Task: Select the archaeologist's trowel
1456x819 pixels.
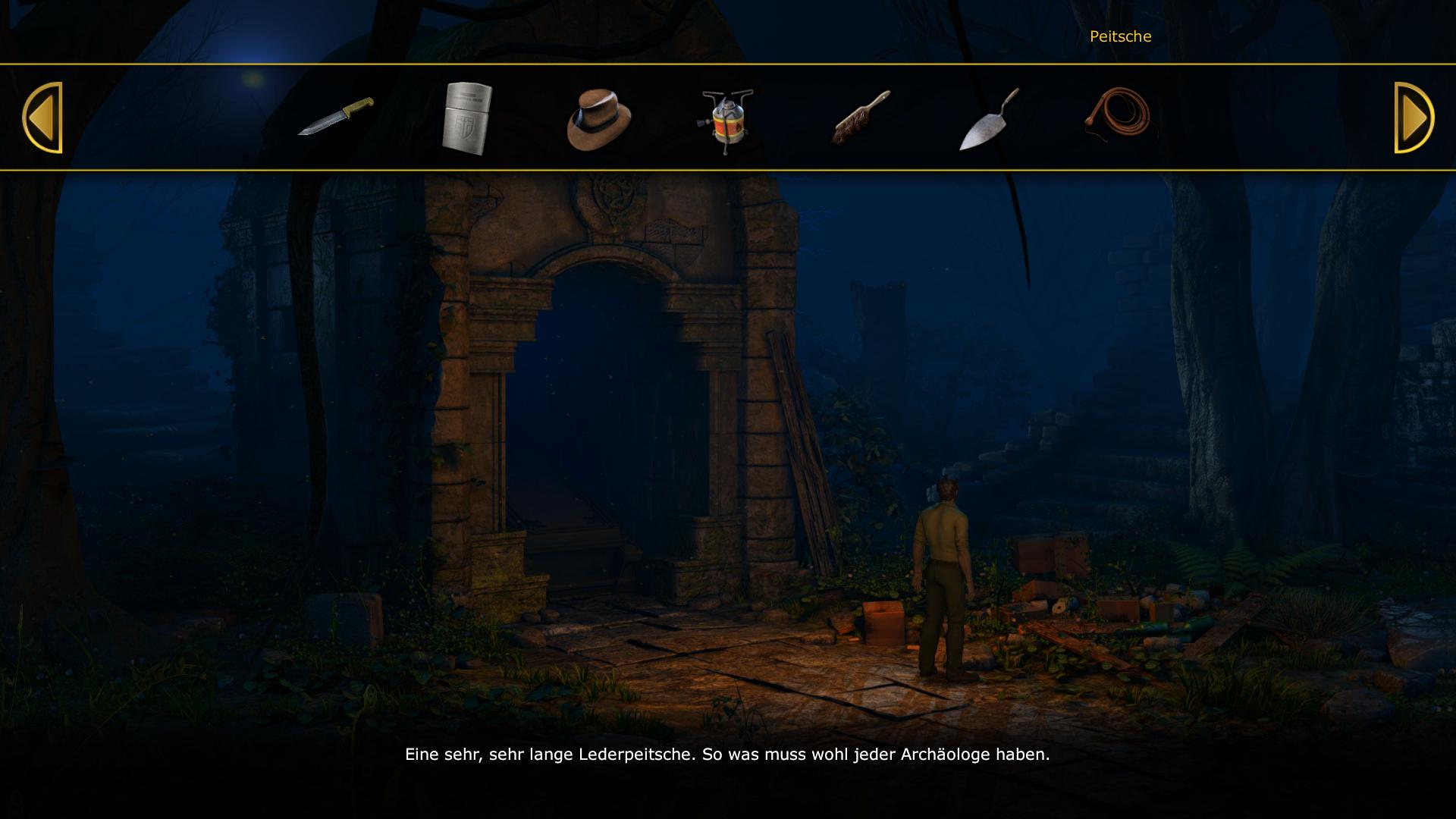Action: pos(990,120)
